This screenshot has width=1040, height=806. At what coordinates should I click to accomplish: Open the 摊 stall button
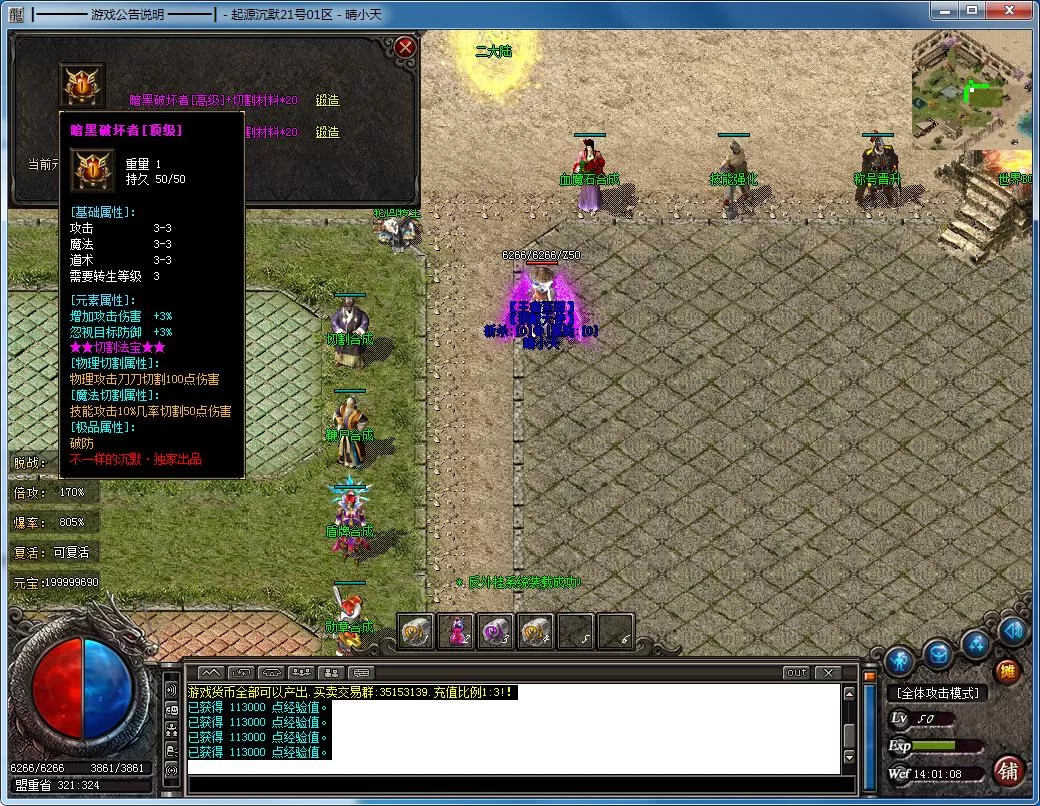click(x=1008, y=672)
